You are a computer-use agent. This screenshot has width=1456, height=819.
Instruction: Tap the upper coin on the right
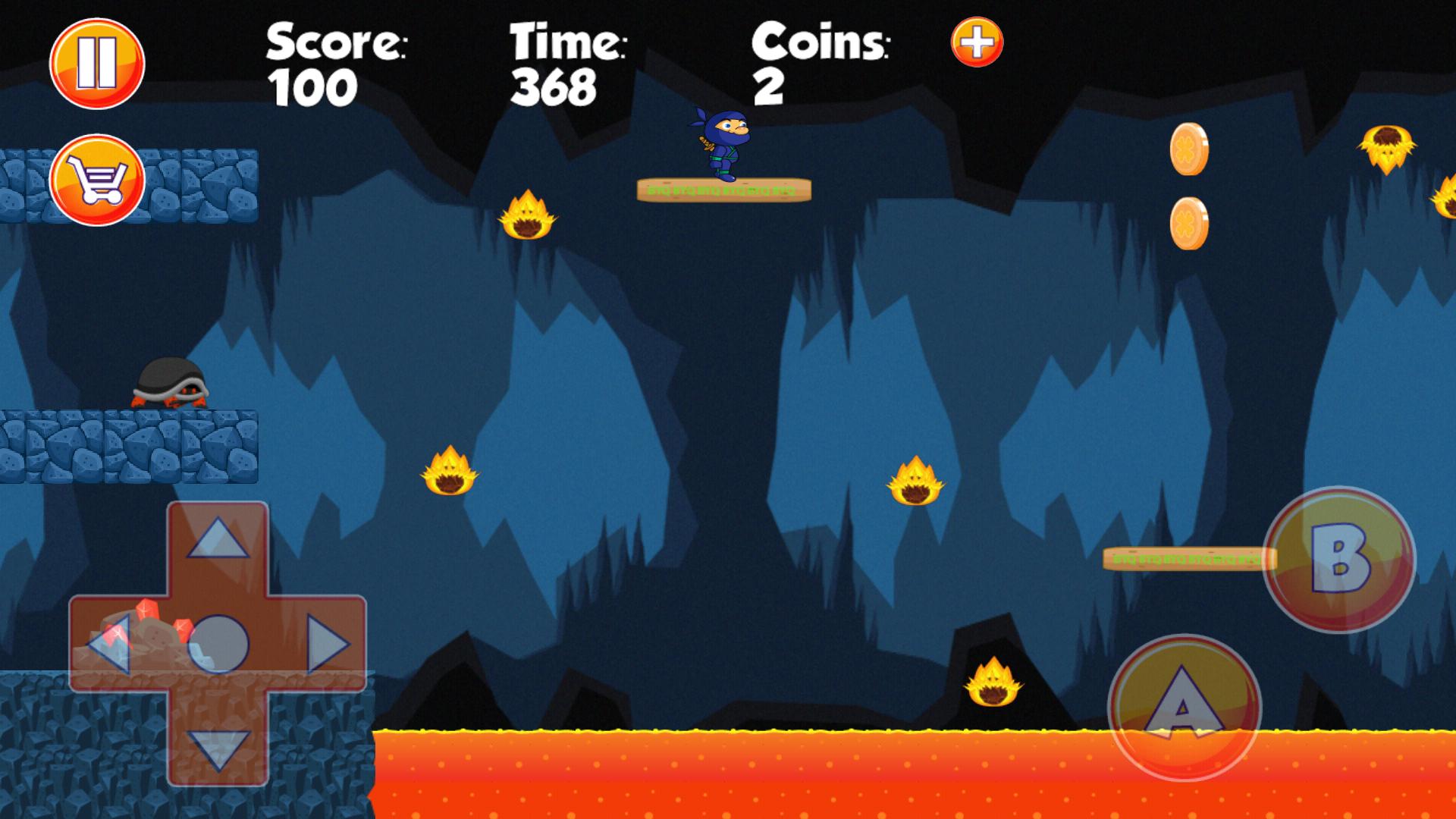(1191, 148)
